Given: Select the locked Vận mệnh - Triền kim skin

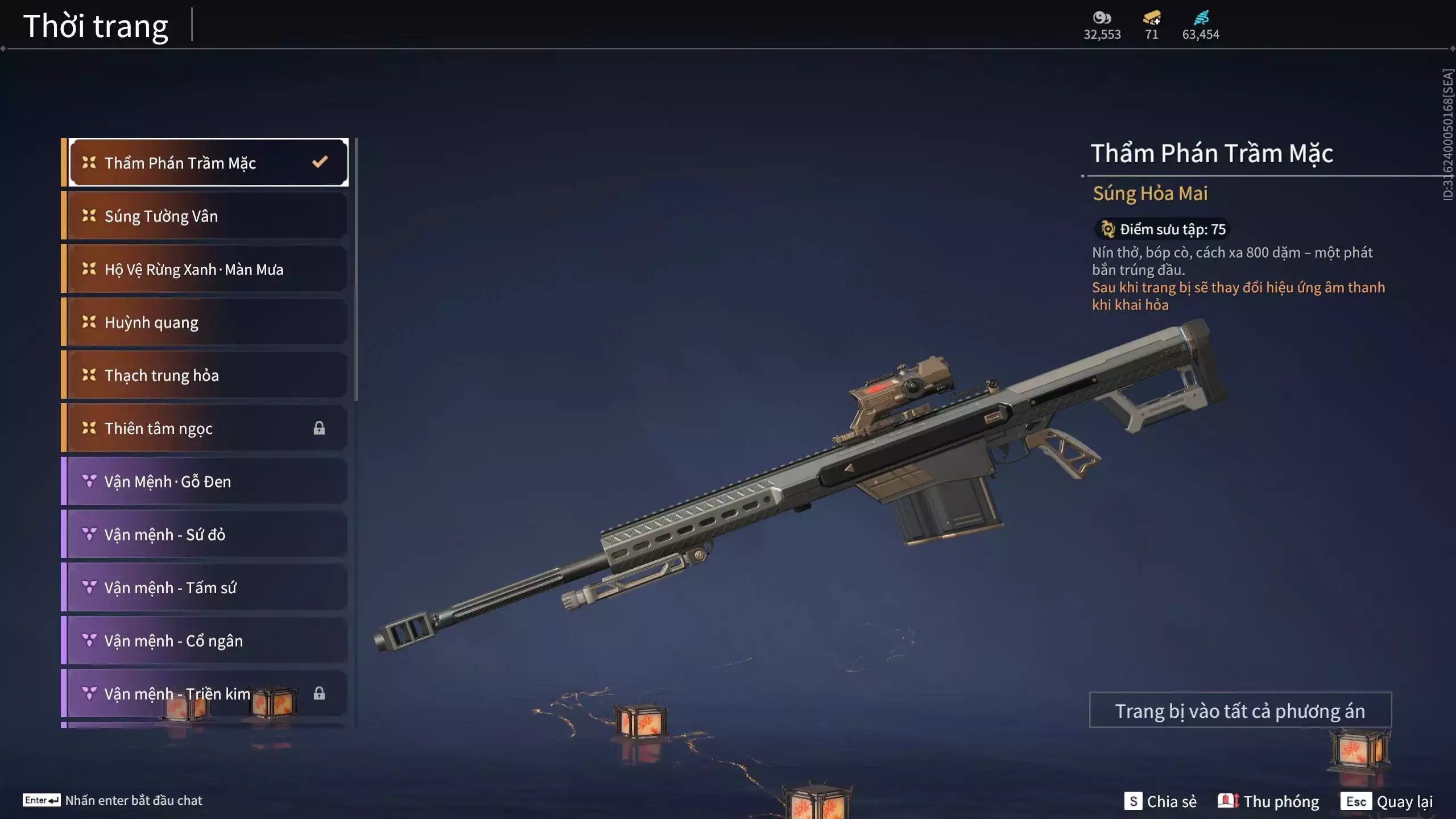Looking at the screenshot, I should click(x=208, y=694).
